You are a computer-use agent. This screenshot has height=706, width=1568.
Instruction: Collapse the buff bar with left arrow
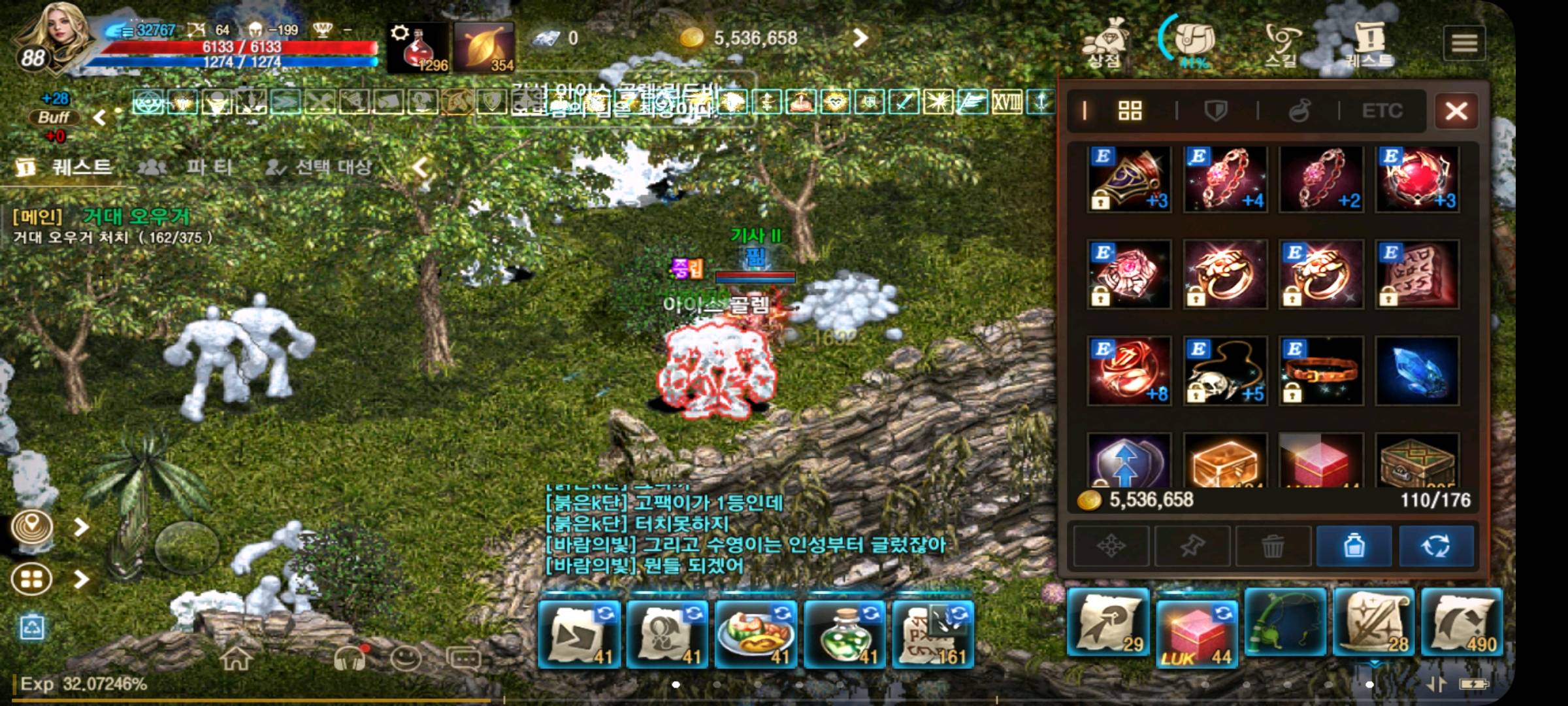pos(99,118)
